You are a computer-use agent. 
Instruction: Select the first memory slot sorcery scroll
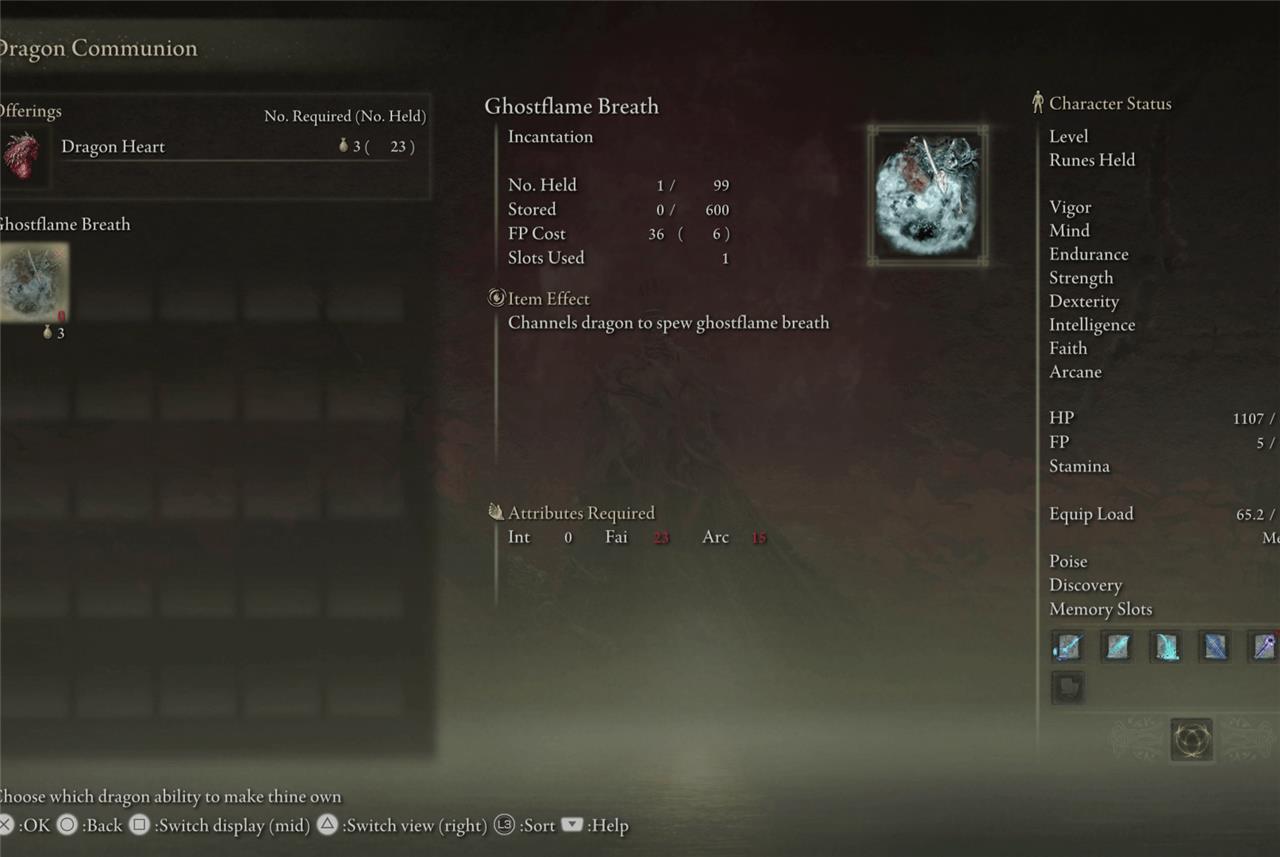click(x=1068, y=646)
